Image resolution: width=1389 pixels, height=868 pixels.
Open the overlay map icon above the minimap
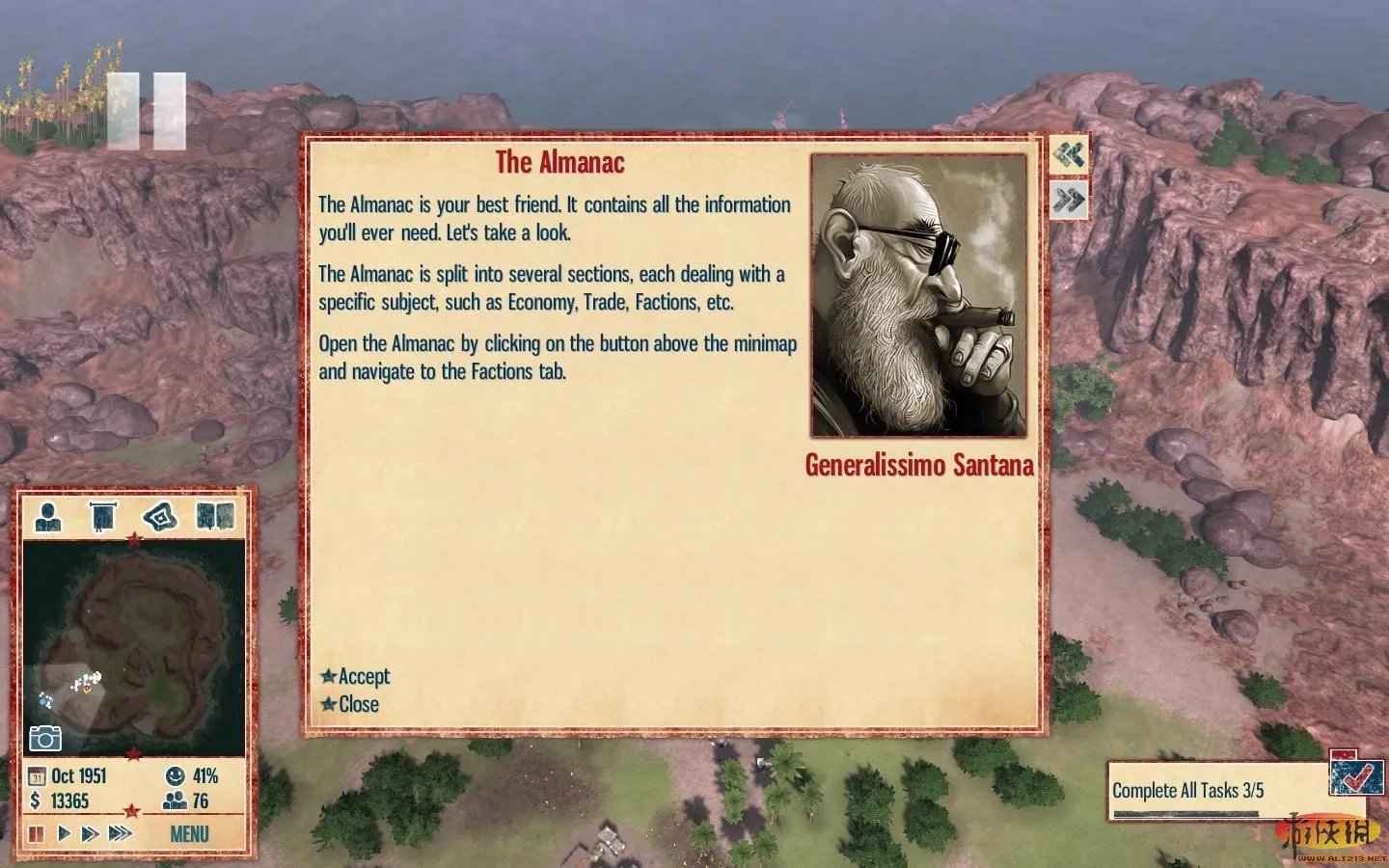click(160, 517)
